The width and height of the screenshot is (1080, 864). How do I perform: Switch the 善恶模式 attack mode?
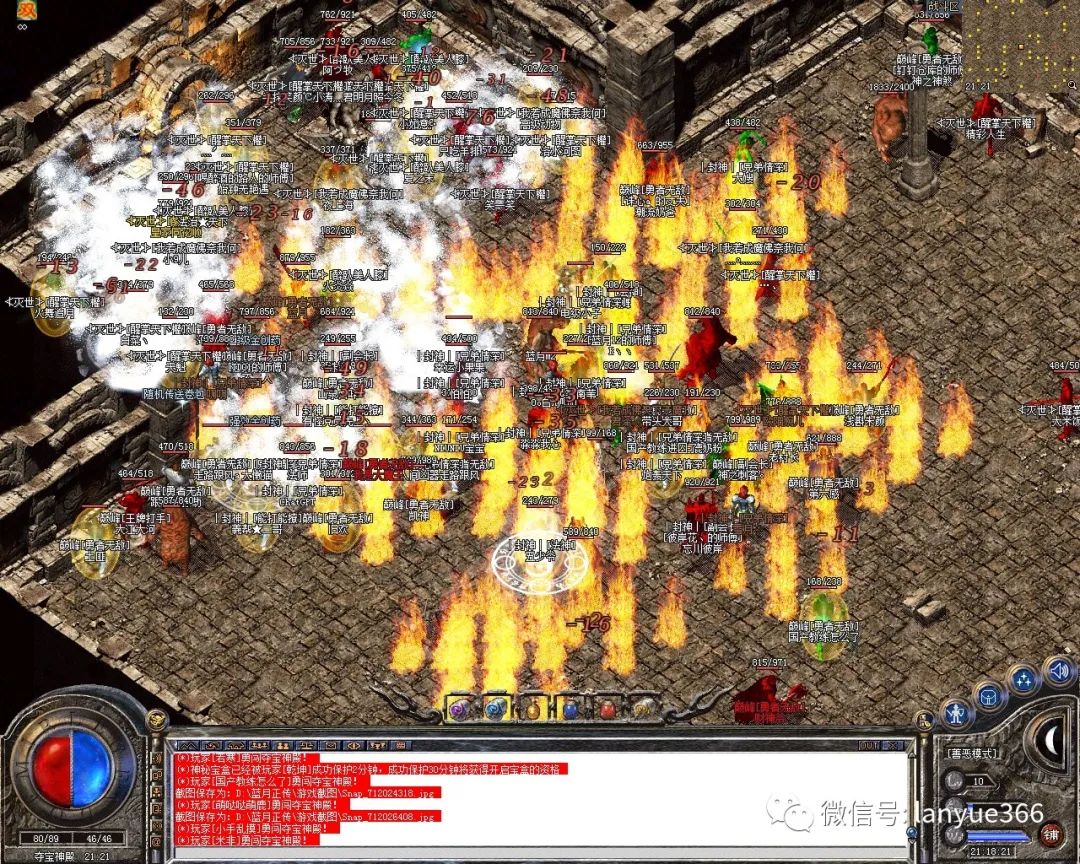pyautogui.click(x=974, y=755)
